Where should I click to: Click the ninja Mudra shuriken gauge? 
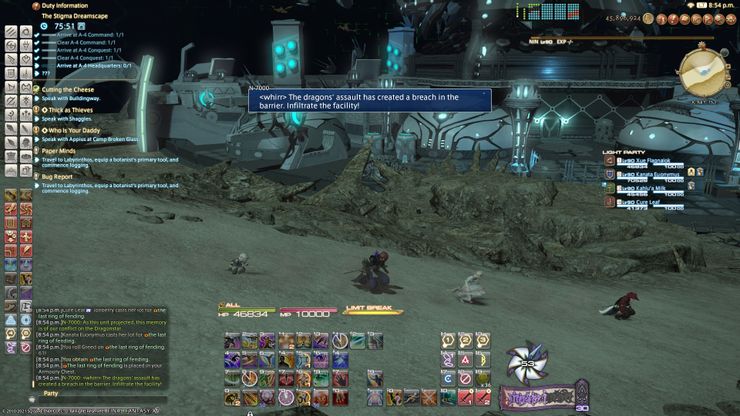point(527,364)
